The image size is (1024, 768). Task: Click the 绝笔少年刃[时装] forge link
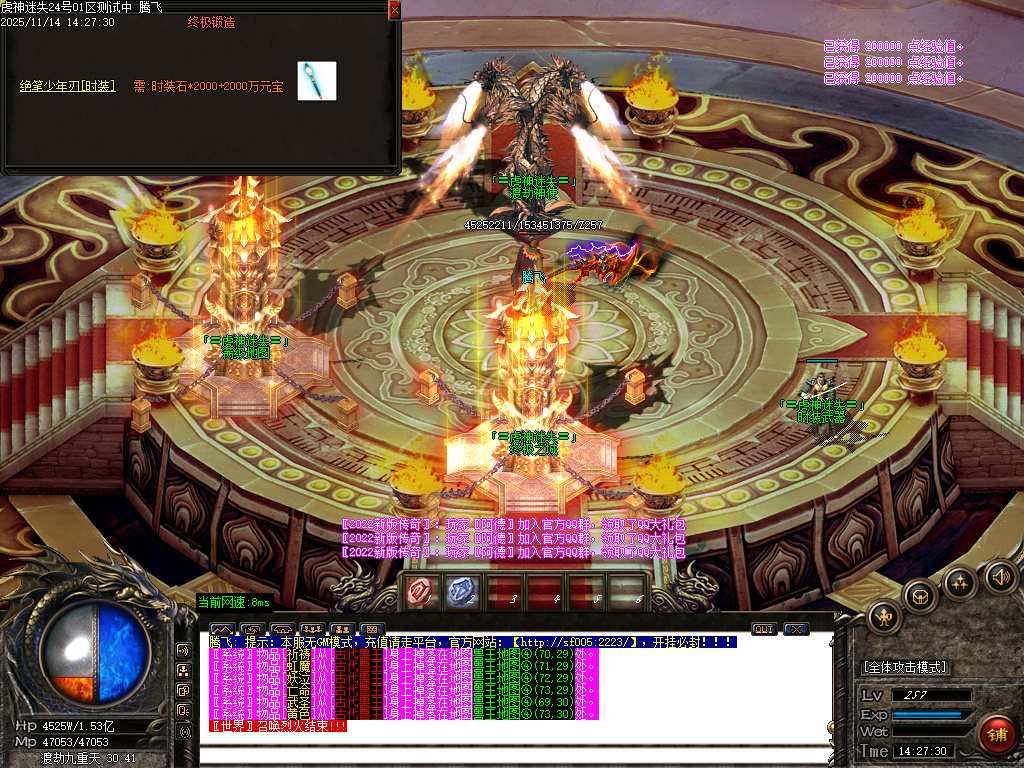click(67, 86)
